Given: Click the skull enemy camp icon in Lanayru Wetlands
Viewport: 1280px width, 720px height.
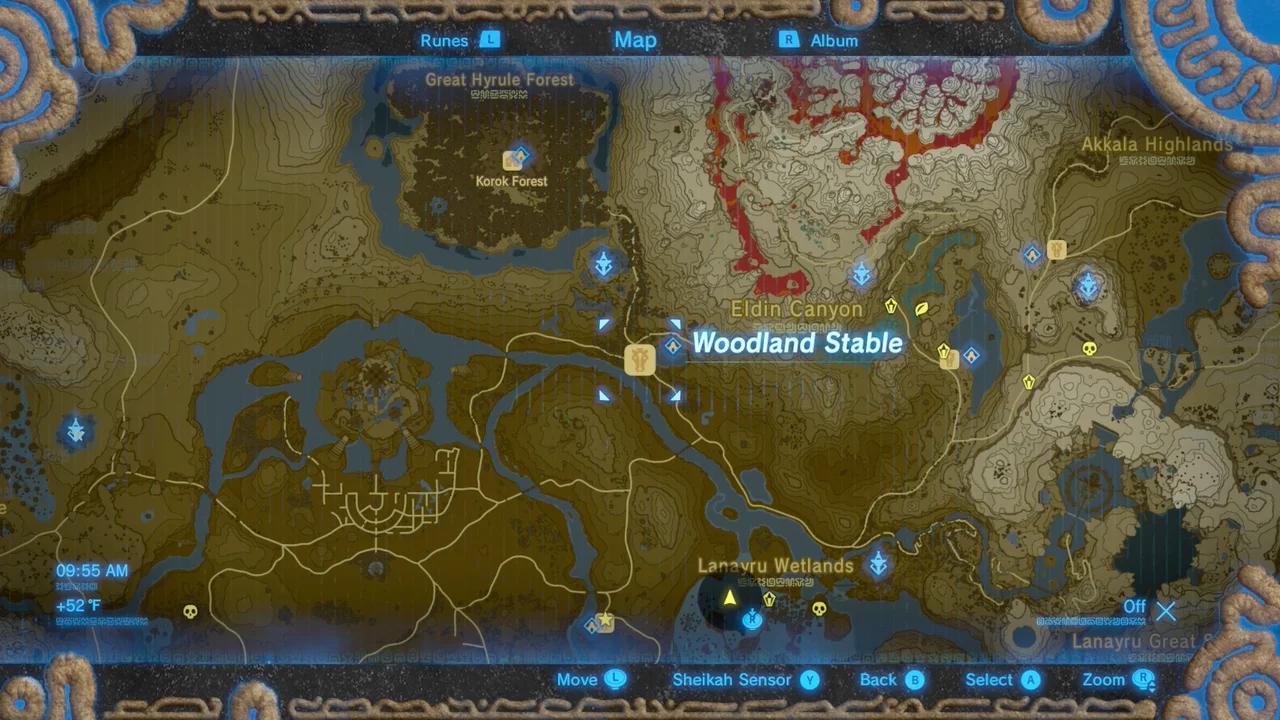Looking at the screenshot, I should coord(818,608).
